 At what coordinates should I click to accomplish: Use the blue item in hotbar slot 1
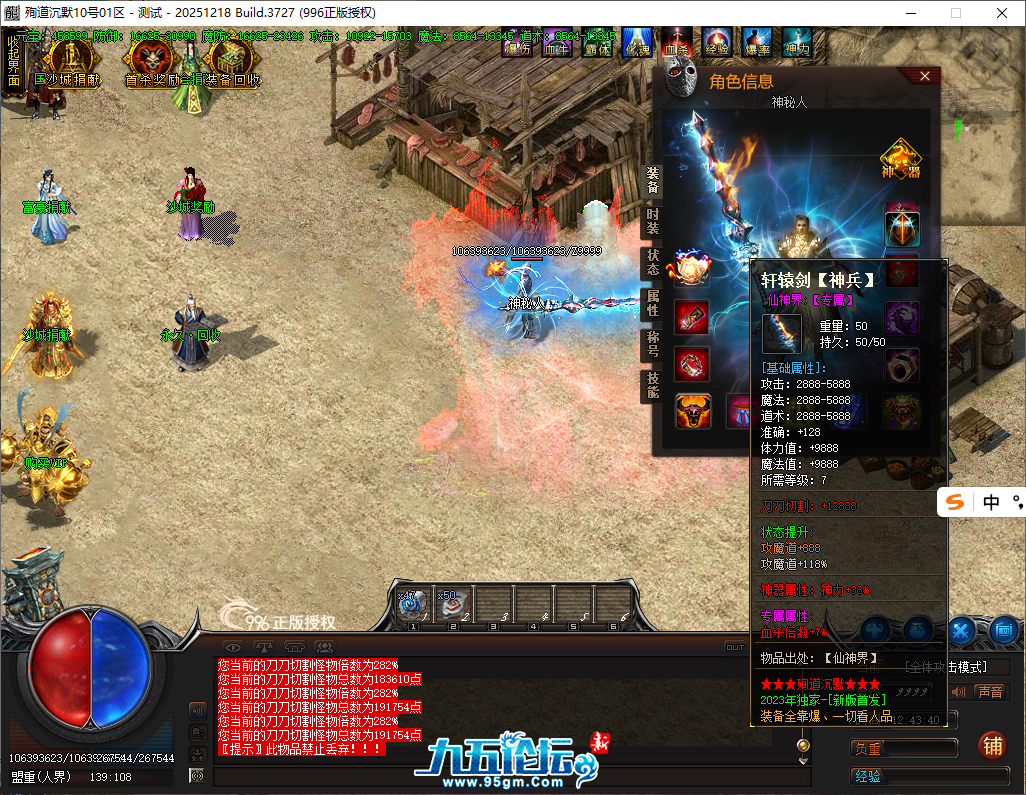412,605
